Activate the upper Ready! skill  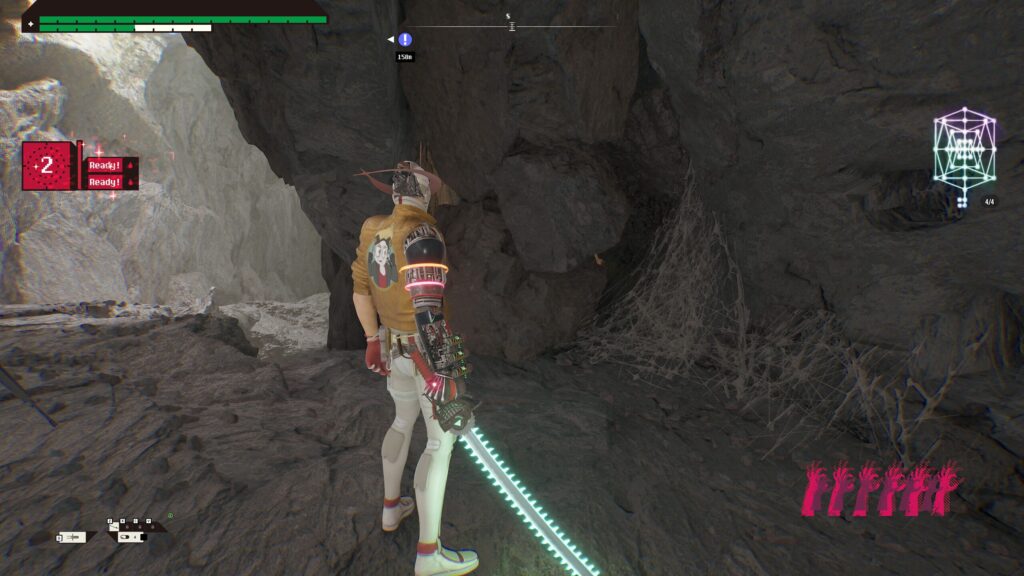pos(105,165)
